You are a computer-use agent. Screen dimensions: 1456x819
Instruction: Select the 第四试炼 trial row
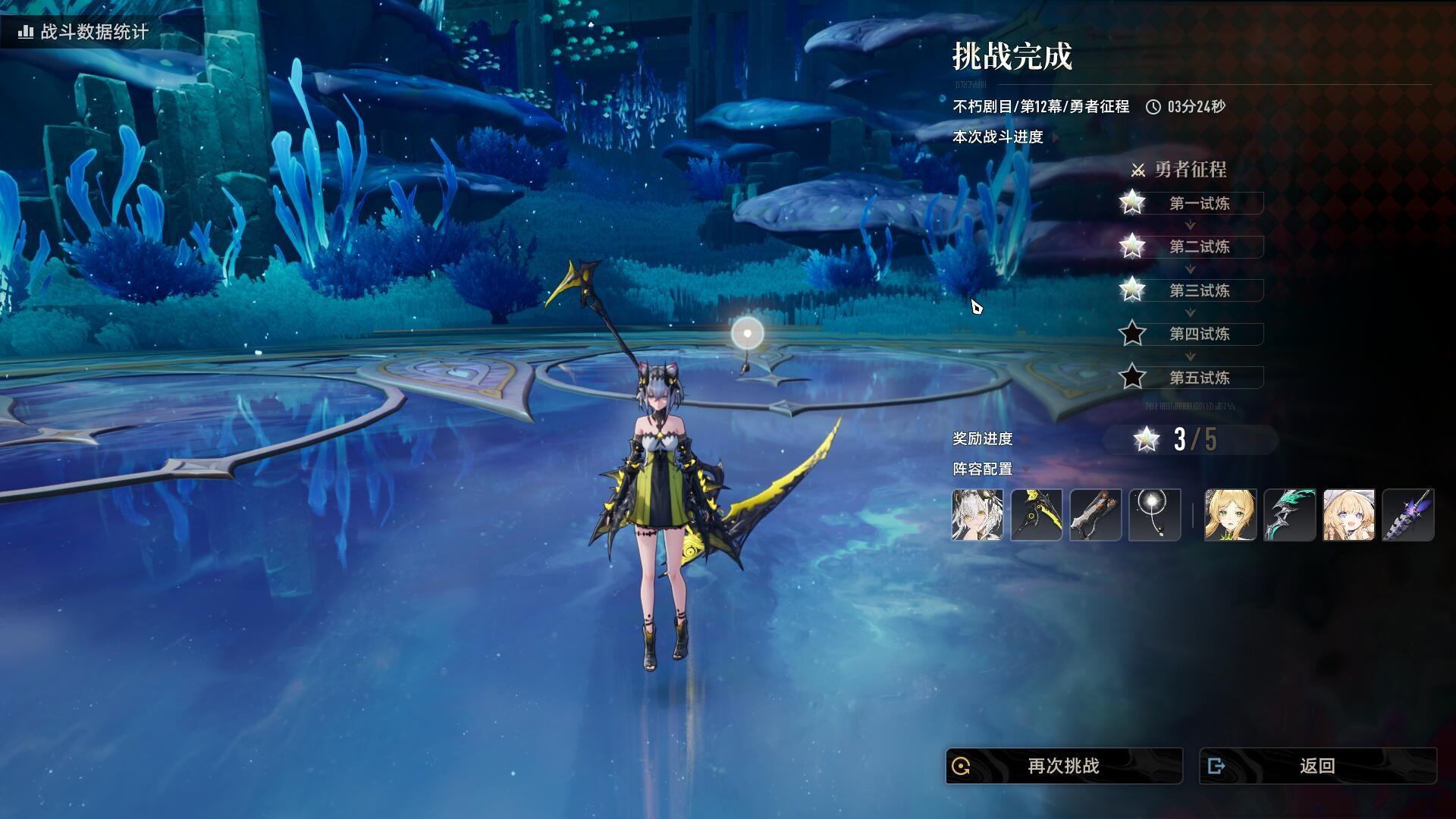click(1199, 334)
